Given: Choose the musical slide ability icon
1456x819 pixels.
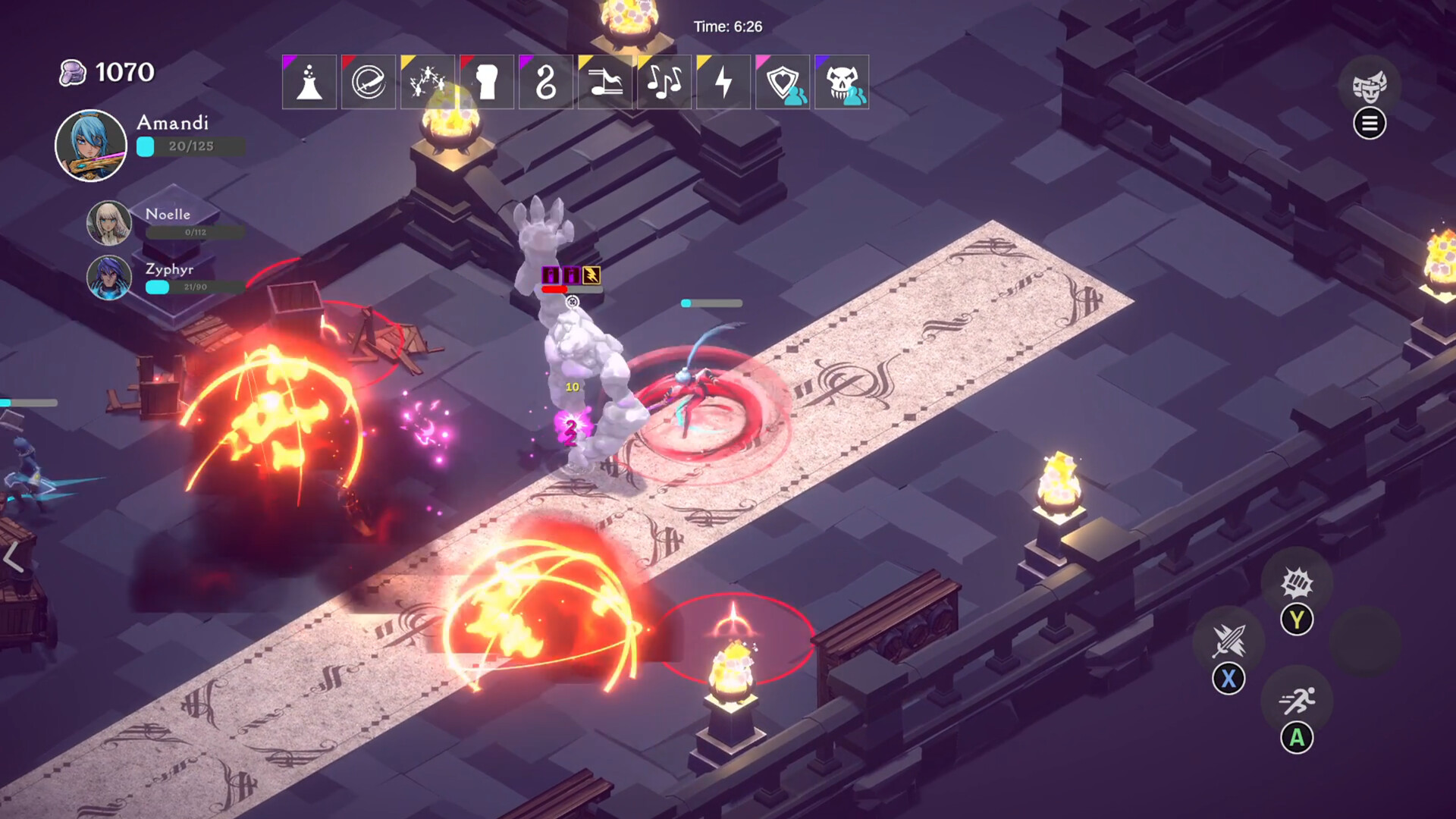Looking at the screenshot, I should [605, 82].
